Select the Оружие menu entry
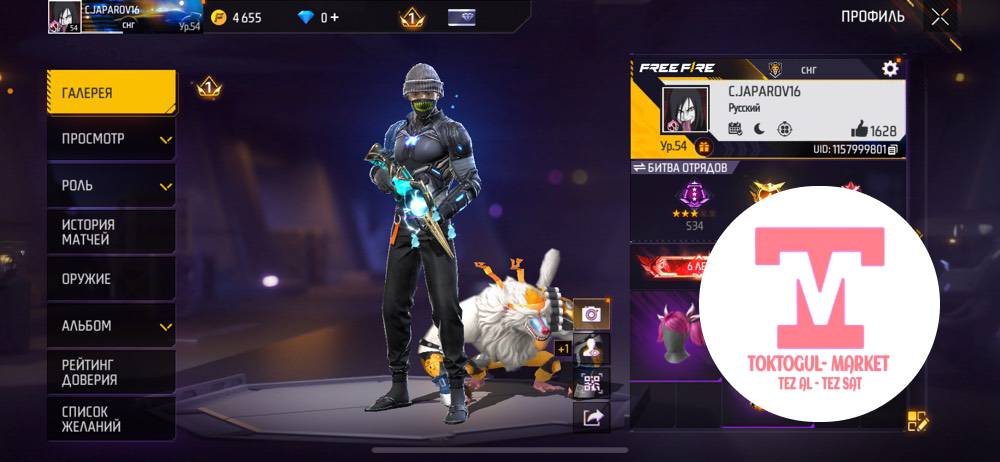Viewport: 1000px width, 462px height. click(110, 279)
